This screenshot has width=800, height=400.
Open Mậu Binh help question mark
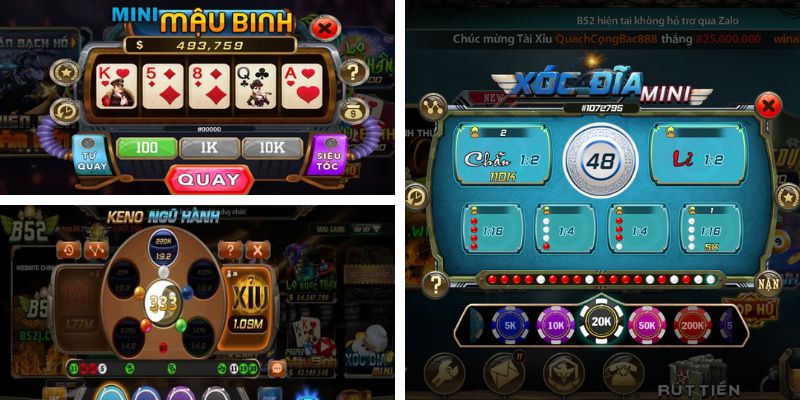tap(351, 72)
